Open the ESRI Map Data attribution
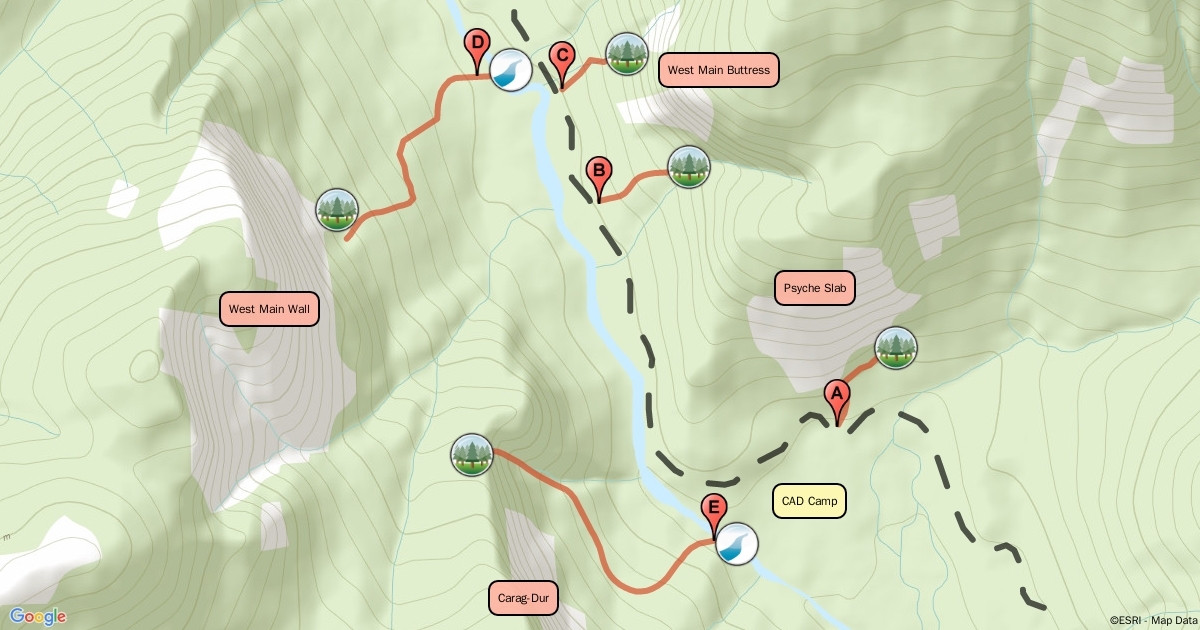The image size is (1200, 630). [x=1153, y=621]
